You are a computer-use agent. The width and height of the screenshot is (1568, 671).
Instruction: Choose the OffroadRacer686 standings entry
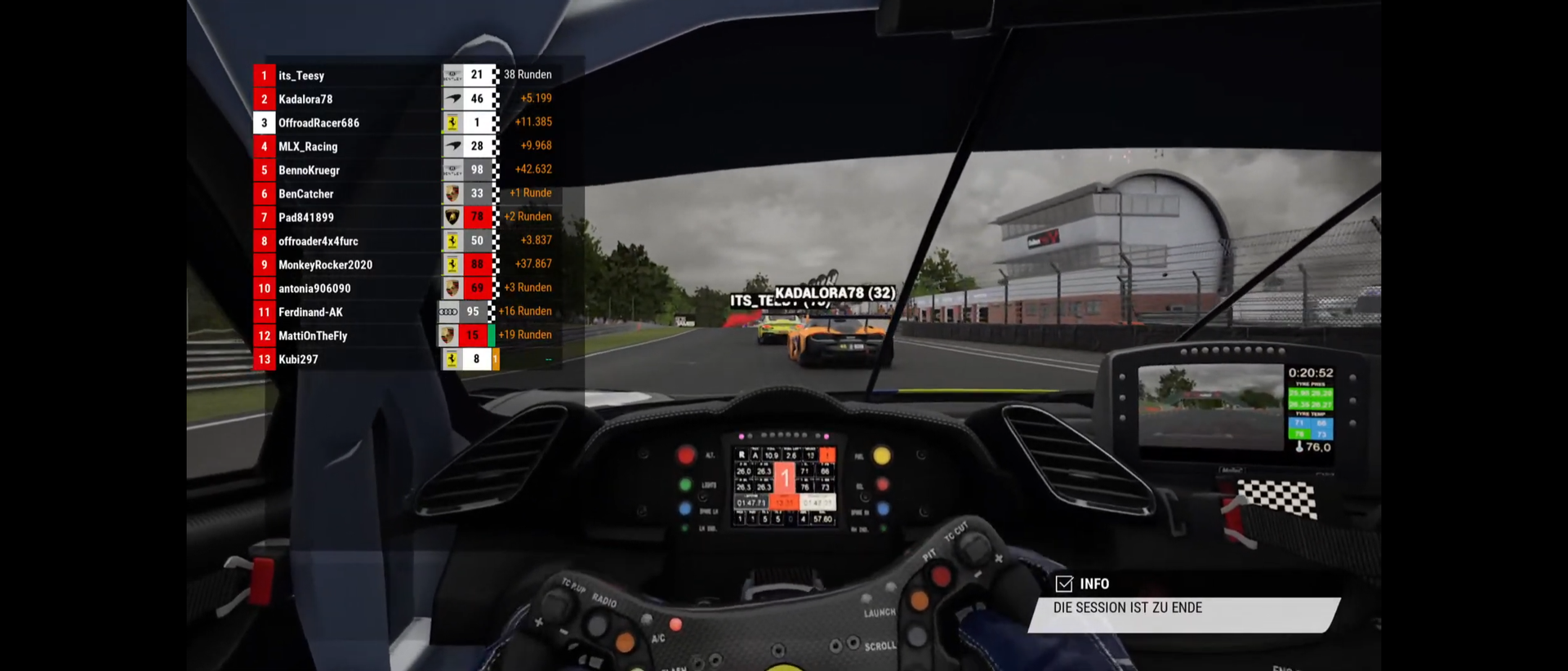pyautogui.click(x=318, y=123)
